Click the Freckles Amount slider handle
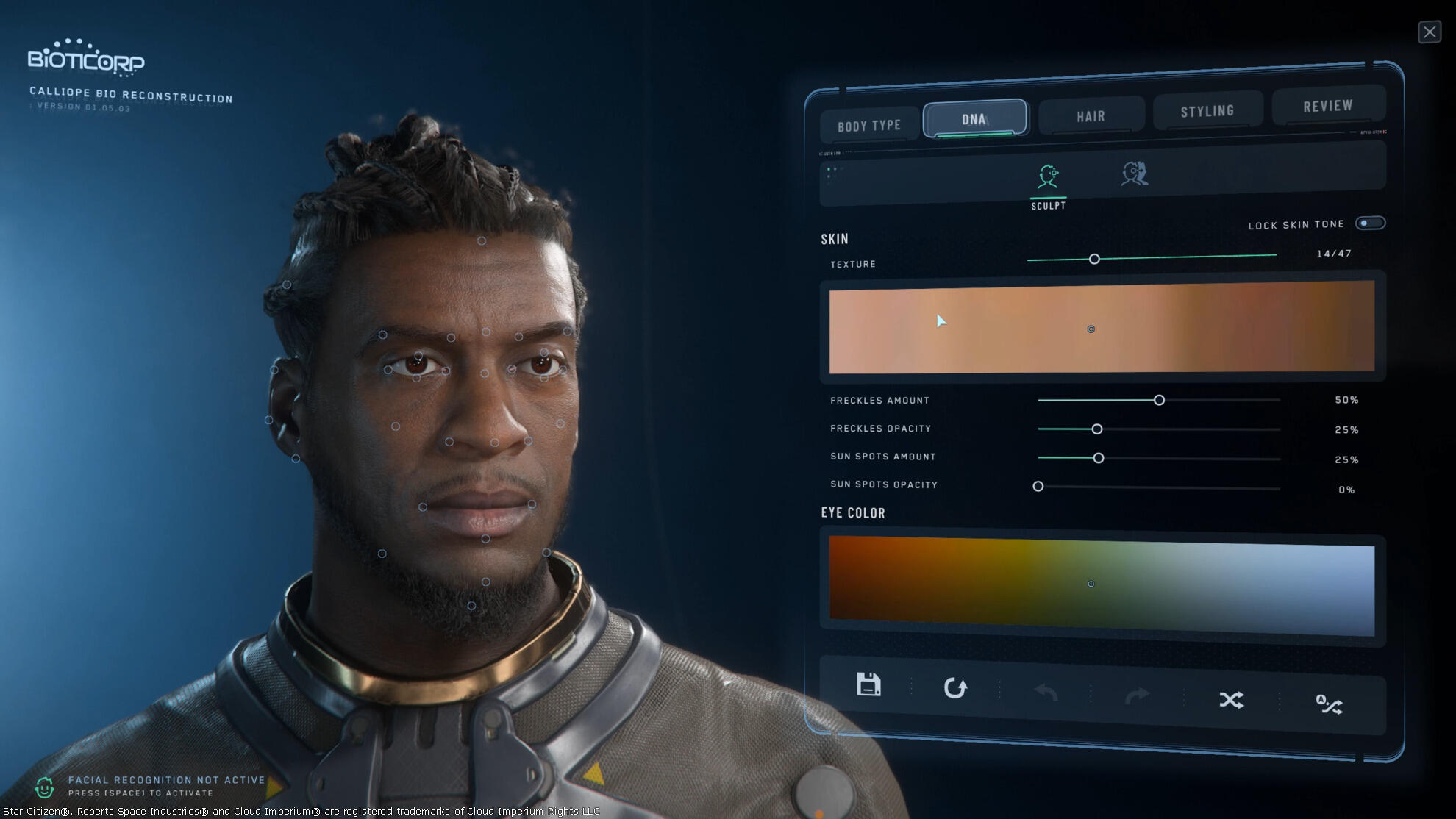The image size is (1456, 819). (x=1159, y=400)
